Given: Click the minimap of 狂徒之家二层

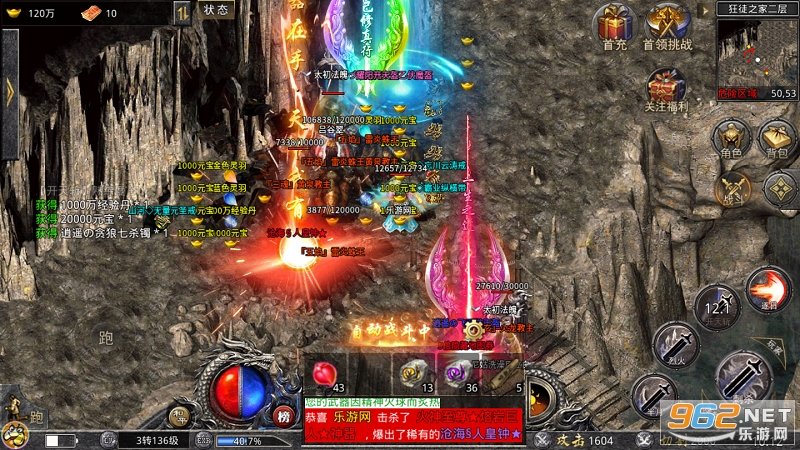Looking at the screenshot, I should point(756,51).
